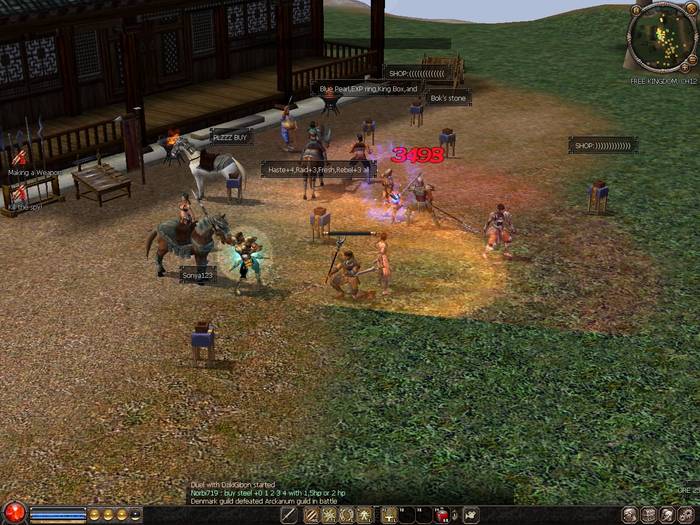Open system options with the gears button
The width and height of the screenshot is (700, 525).
(688, 515)
